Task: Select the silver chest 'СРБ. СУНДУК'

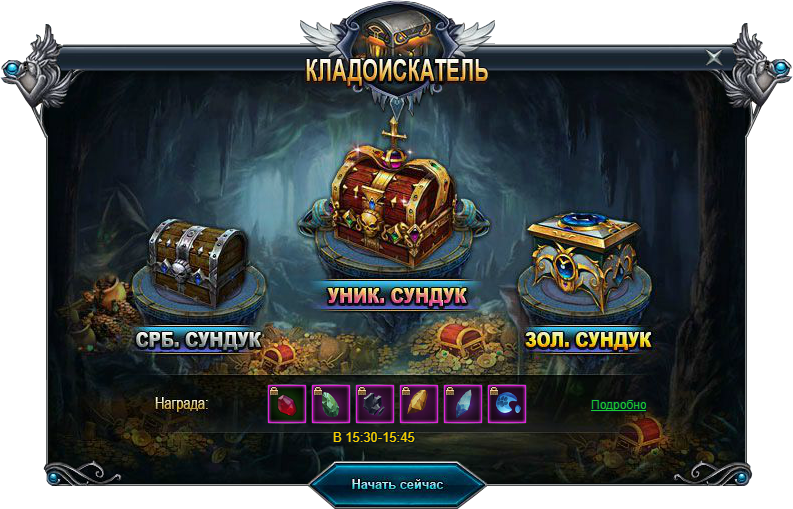Action: [197, 262]
